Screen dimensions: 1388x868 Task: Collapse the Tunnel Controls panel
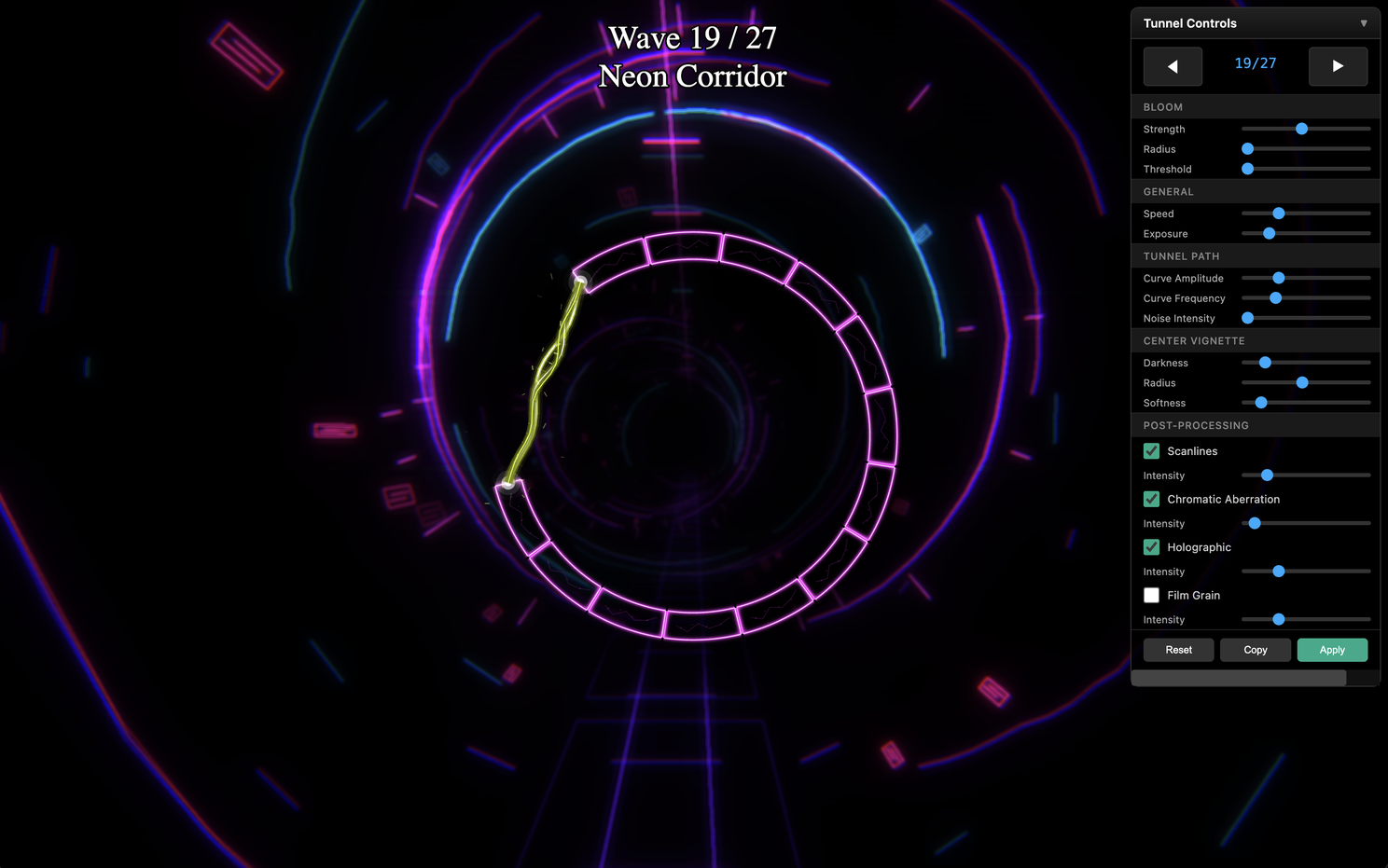1364,22
